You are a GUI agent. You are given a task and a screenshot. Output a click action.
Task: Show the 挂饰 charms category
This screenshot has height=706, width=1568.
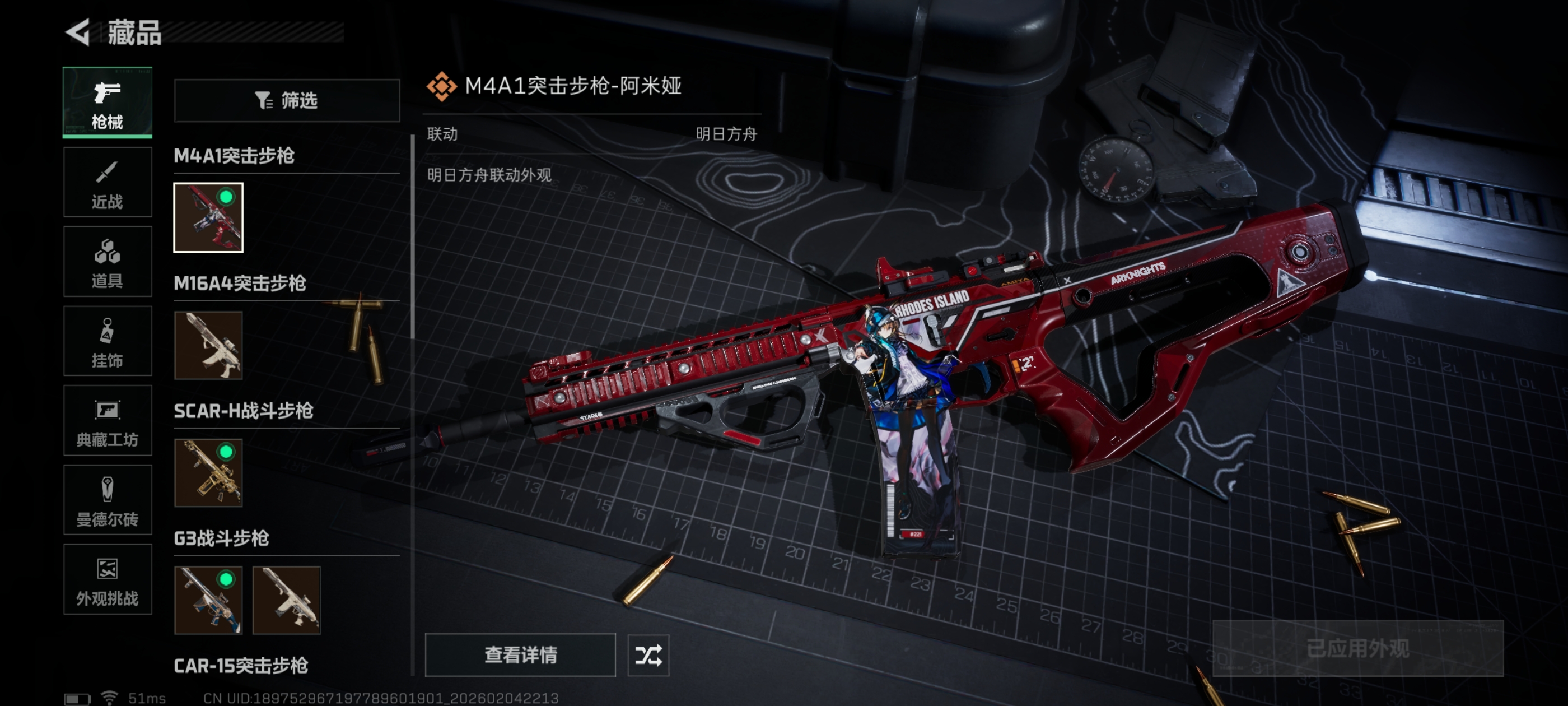point(107,341)
